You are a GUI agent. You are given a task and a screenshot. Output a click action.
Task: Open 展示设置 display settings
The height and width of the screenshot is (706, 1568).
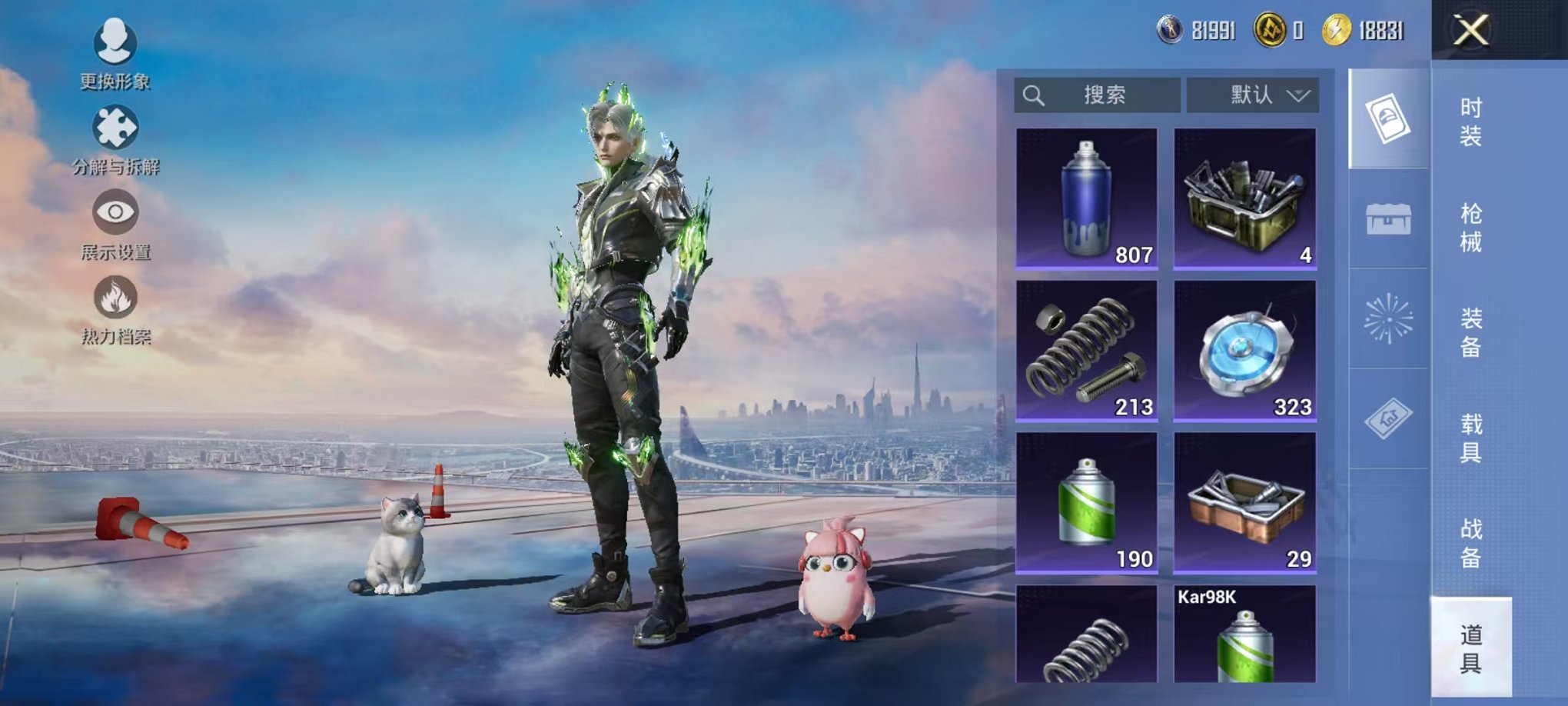(x=115, y=224)
